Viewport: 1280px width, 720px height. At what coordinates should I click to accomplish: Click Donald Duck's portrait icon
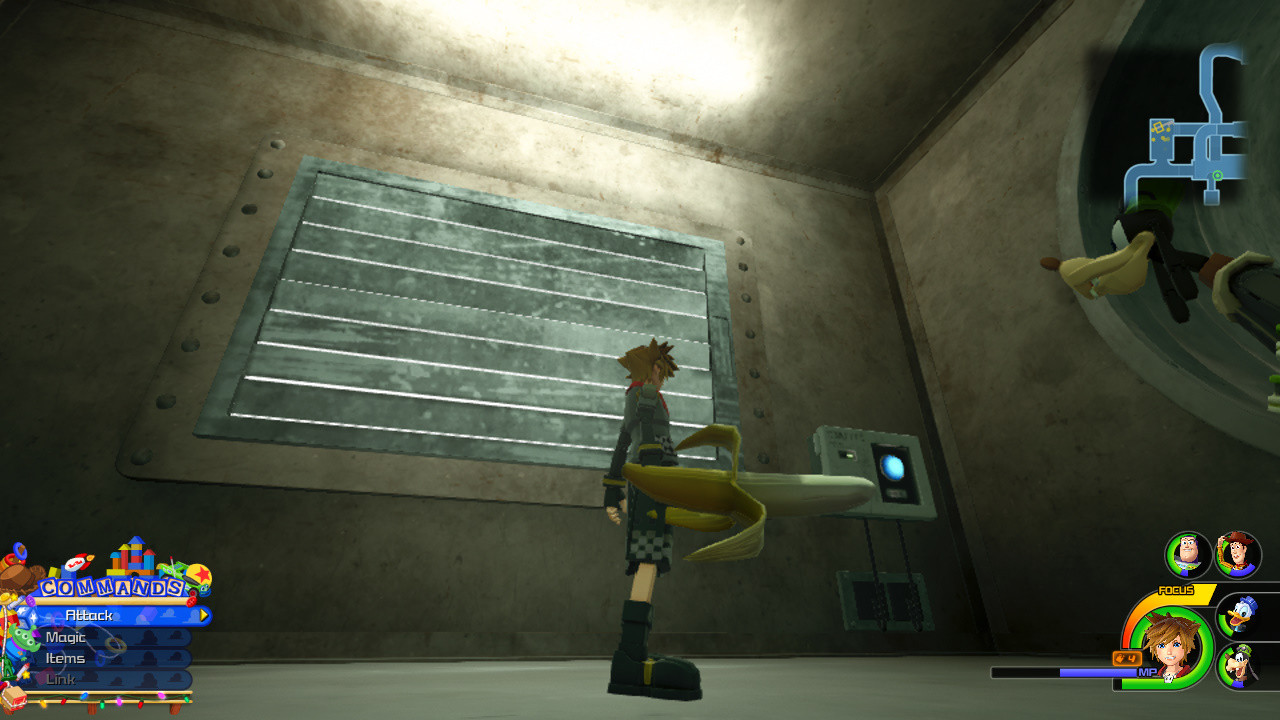(x=1240, y=615)
